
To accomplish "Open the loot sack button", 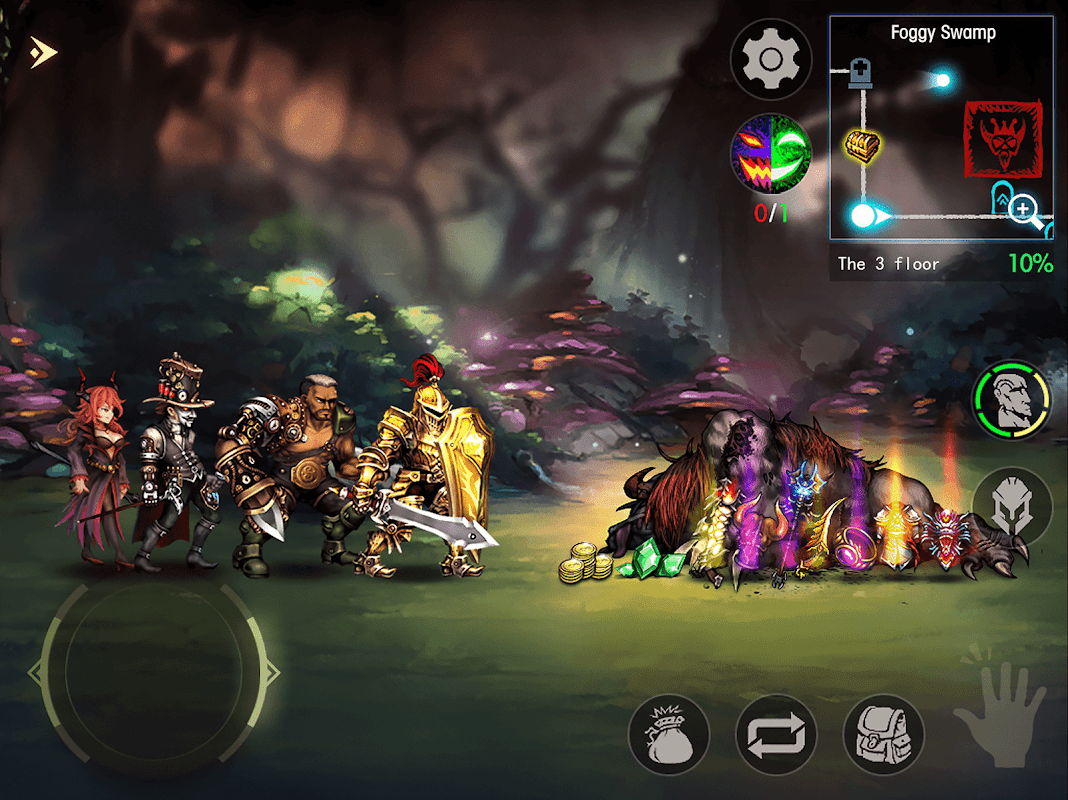I will point(669,735).
